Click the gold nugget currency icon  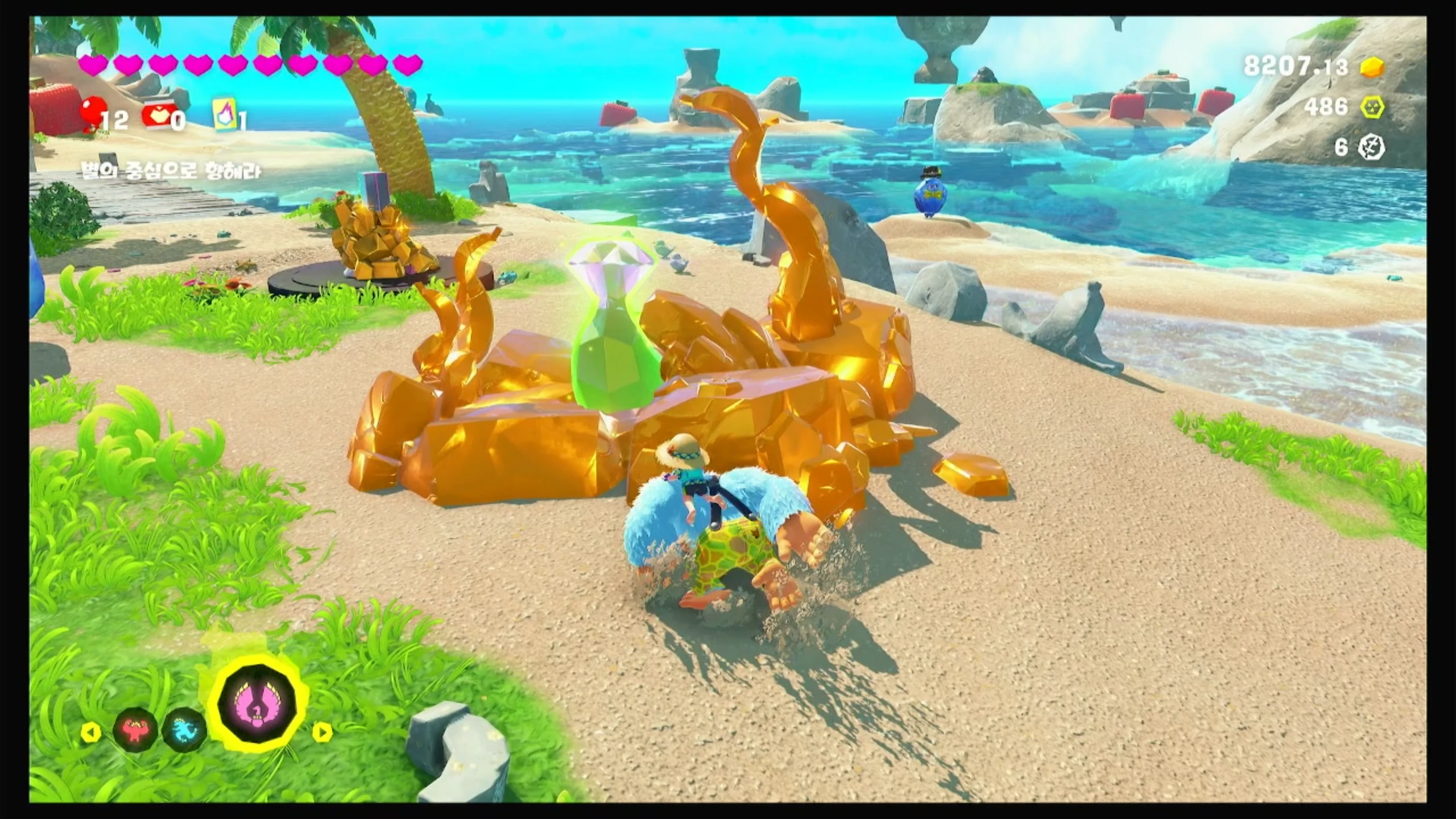pyautogui.click(x=1372, y=67)
